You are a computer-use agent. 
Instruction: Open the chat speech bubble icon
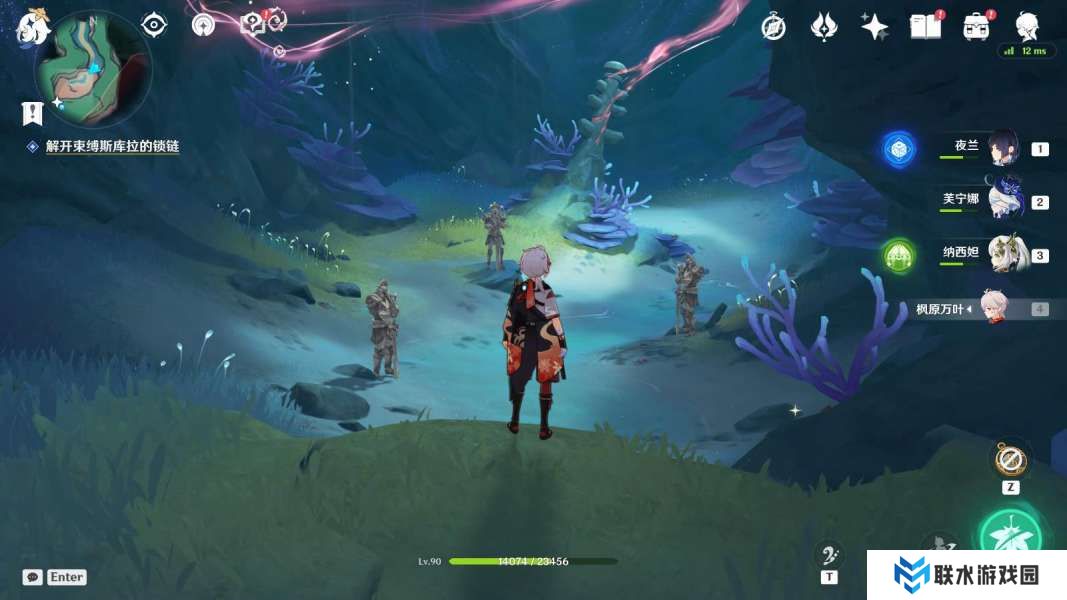click(33, 577)
